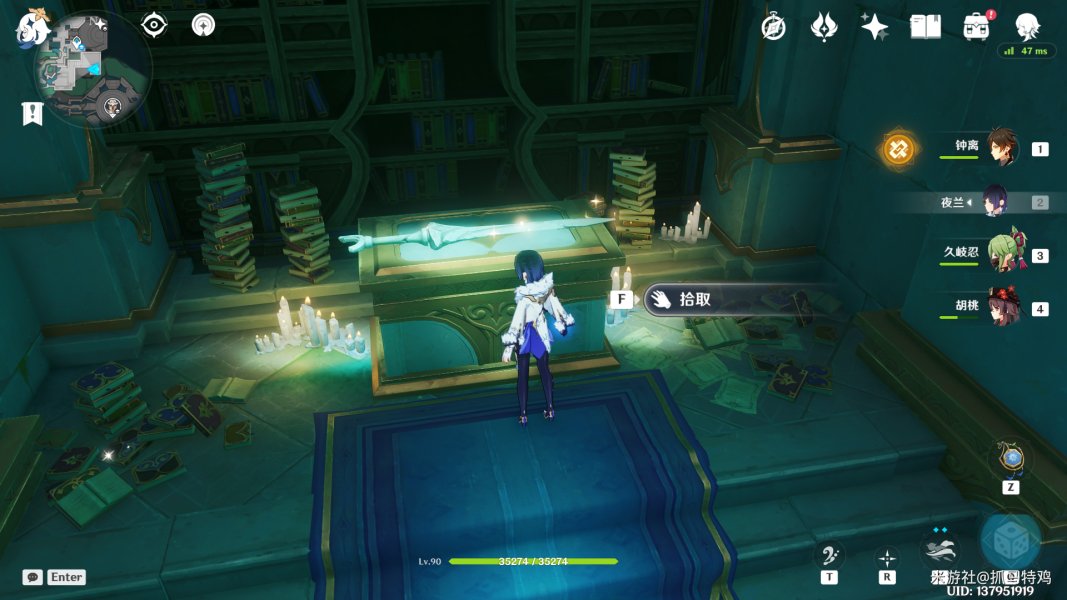Trigger the elemental burst dice icon
1067x600 pixels.
click(1010, 541)
